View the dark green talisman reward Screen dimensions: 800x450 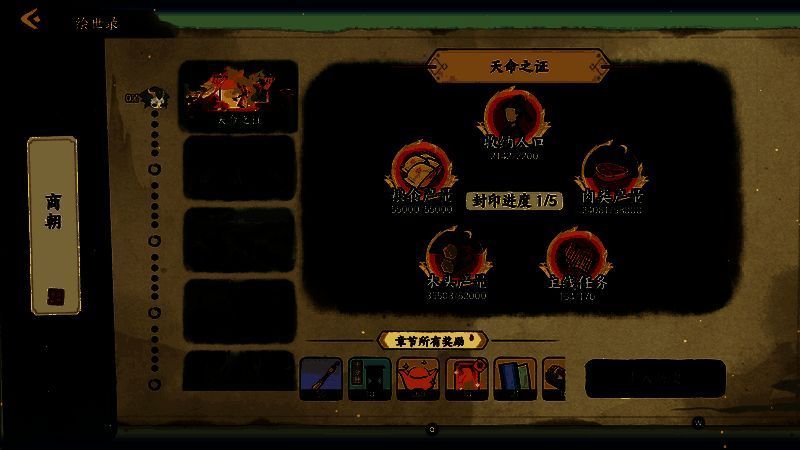(369, 379)
